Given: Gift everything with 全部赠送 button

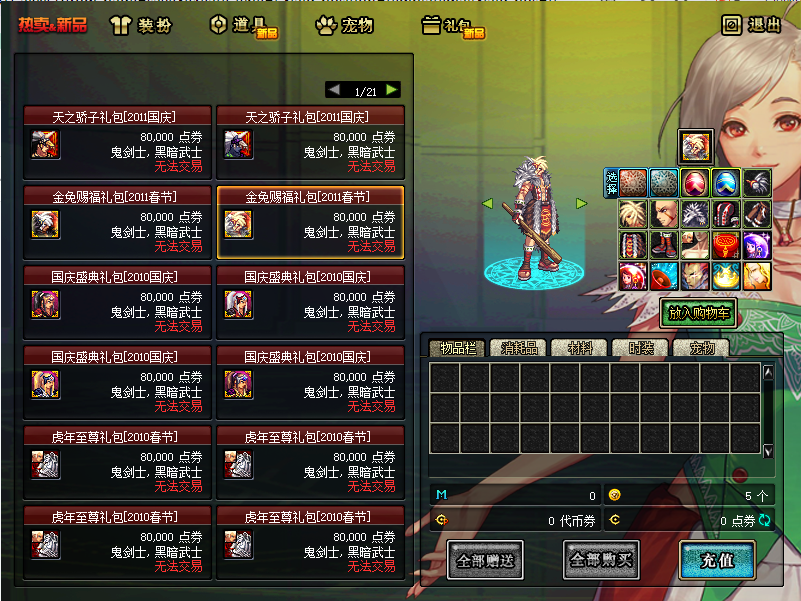Looking at the screenshot, I should tap(485, 560).
